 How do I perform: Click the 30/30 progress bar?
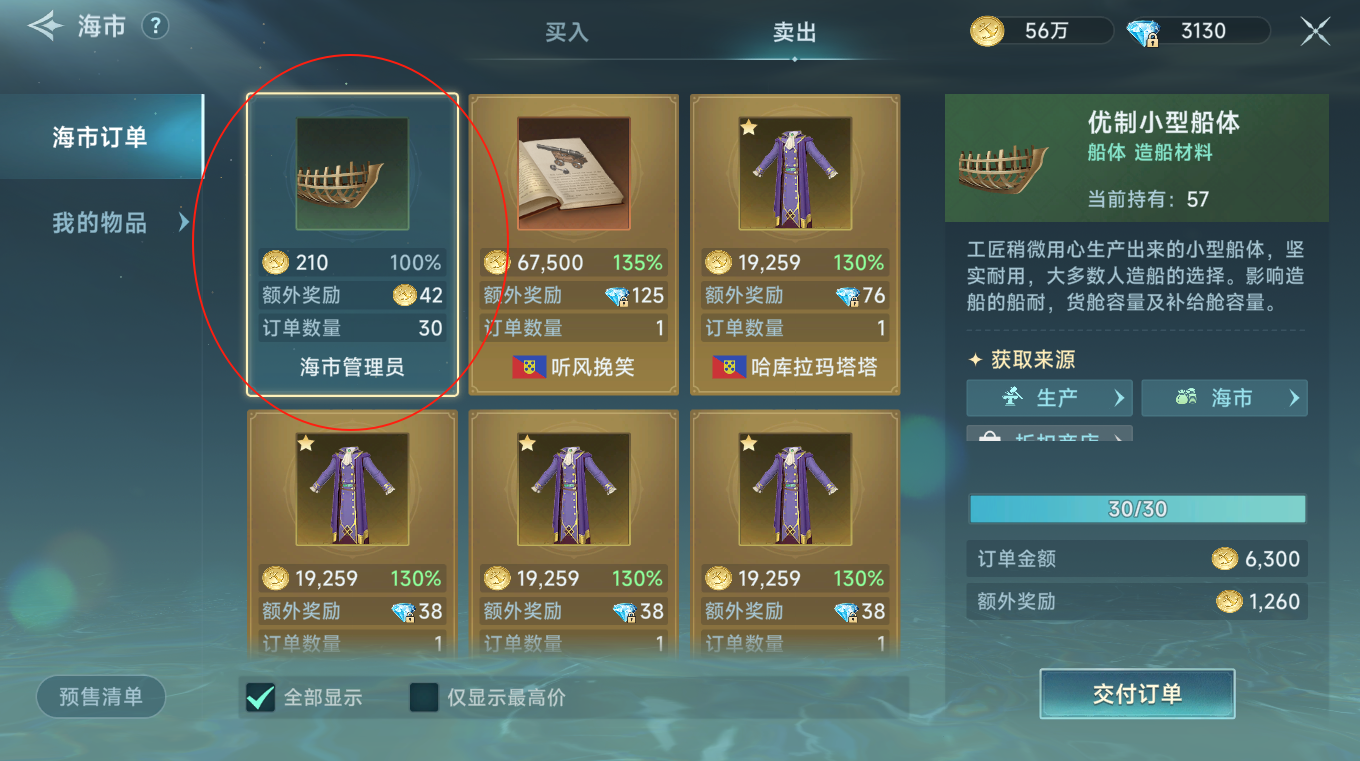point(1137,509)
